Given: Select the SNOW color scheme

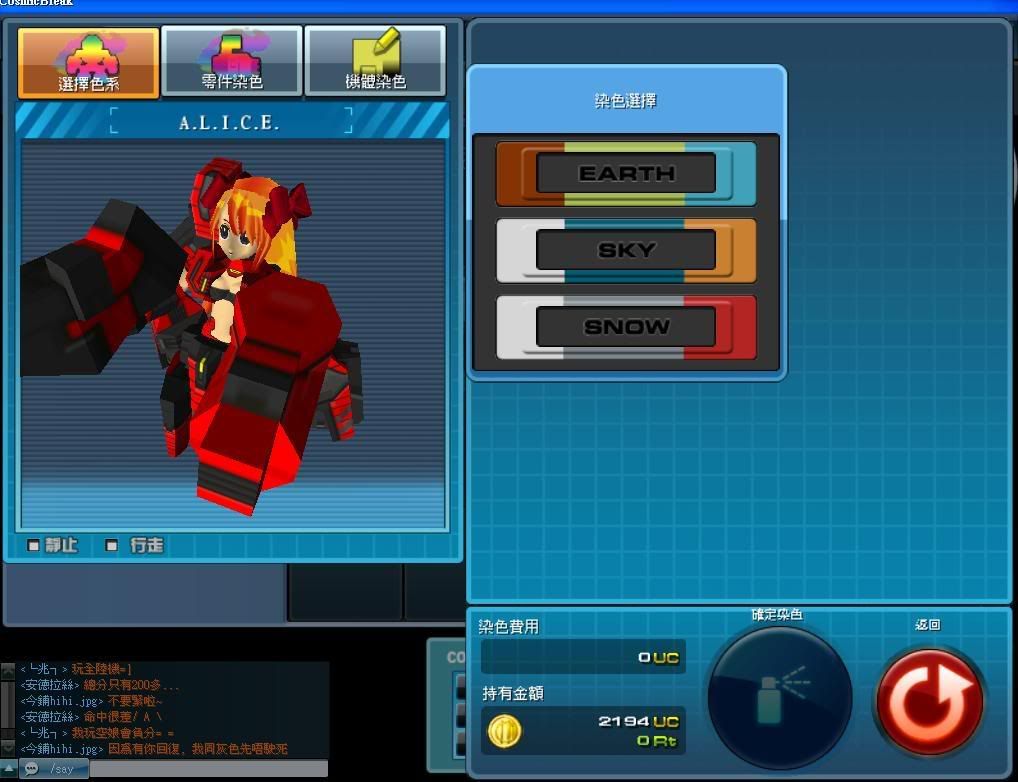Looking at the screenshot, I should click(626, 327).
